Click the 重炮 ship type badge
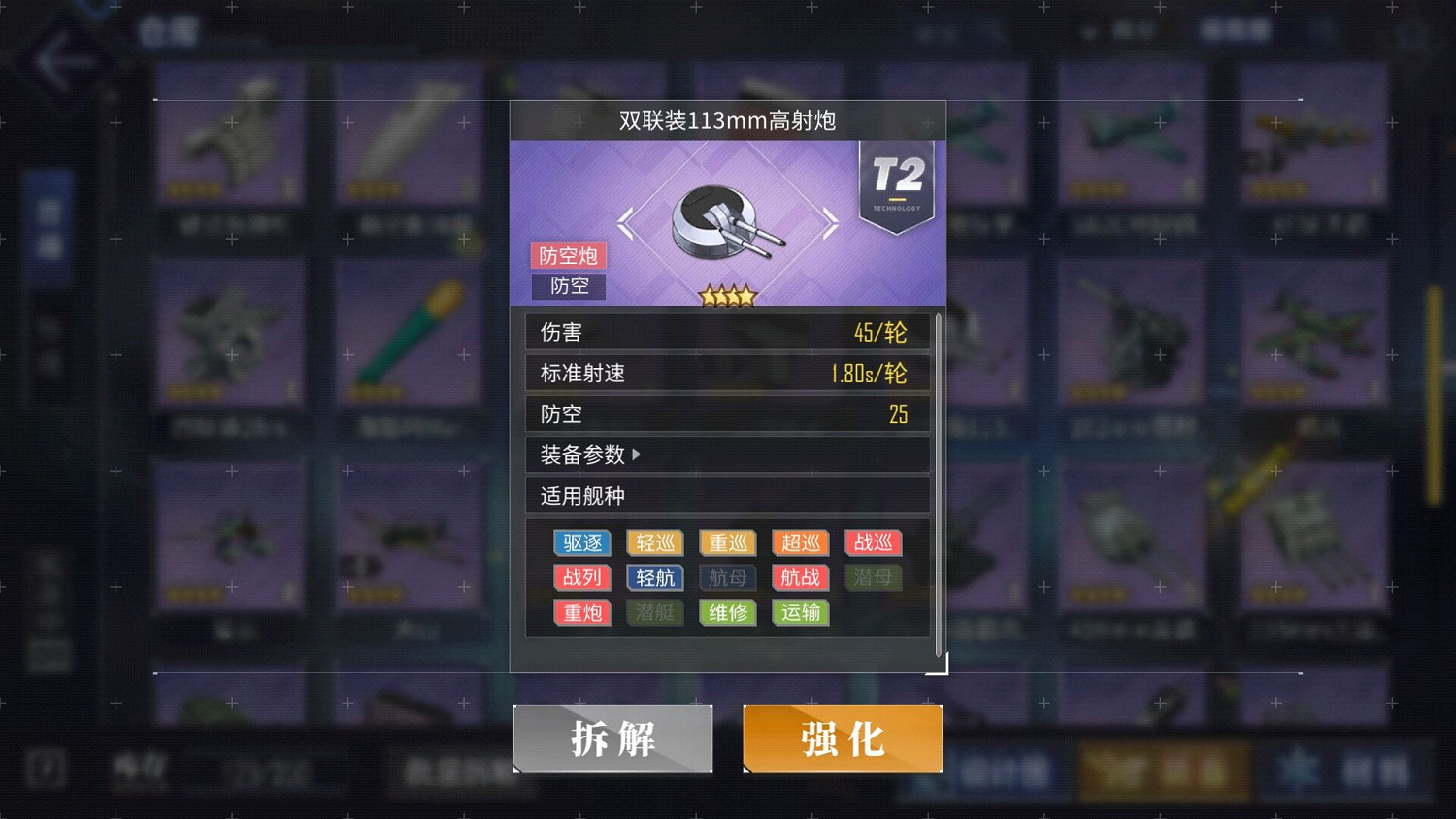1456x819 pixels. [x=581, y=612]
